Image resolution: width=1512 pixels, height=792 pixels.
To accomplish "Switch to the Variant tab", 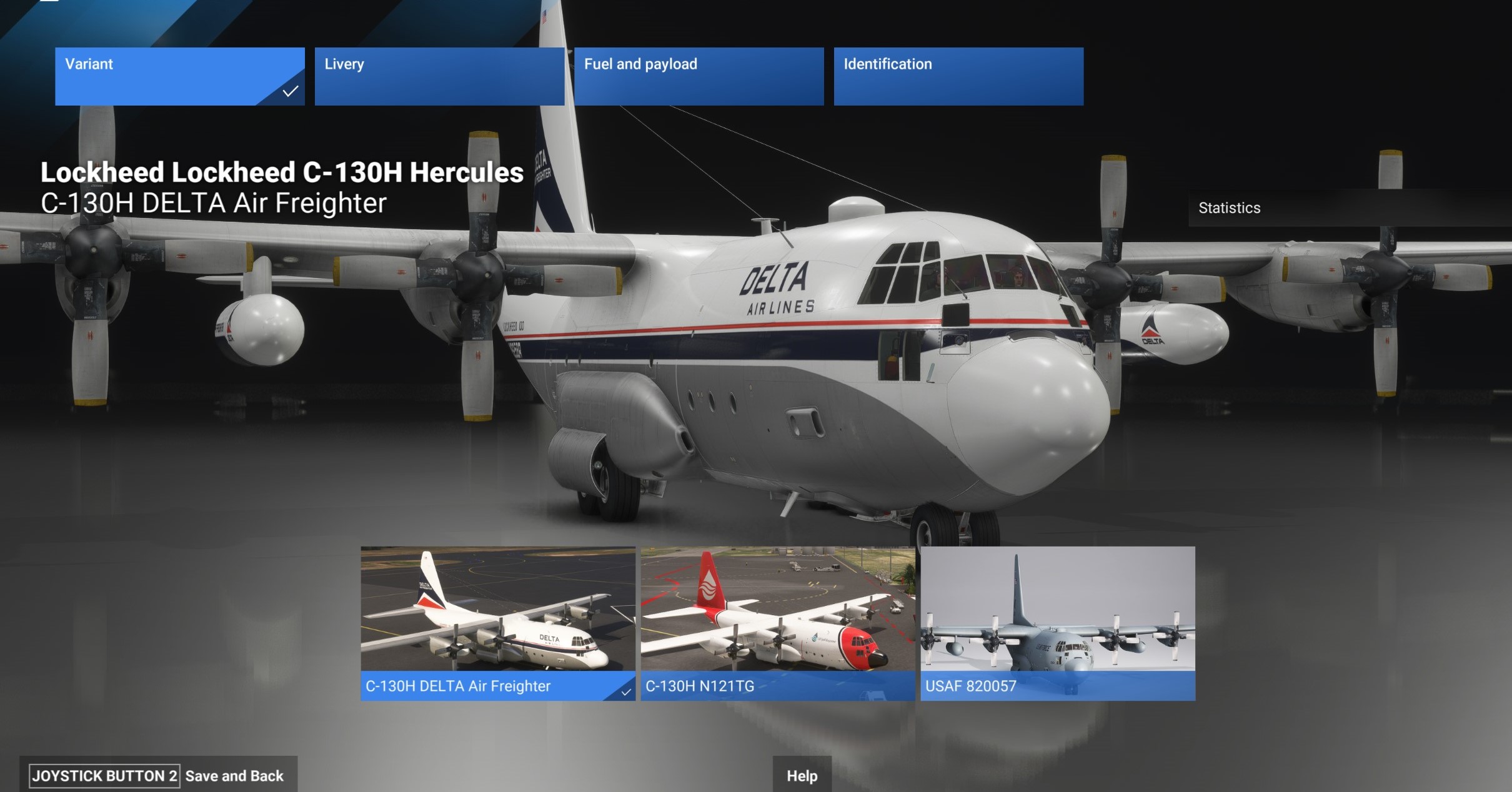I will click(179, 76).
